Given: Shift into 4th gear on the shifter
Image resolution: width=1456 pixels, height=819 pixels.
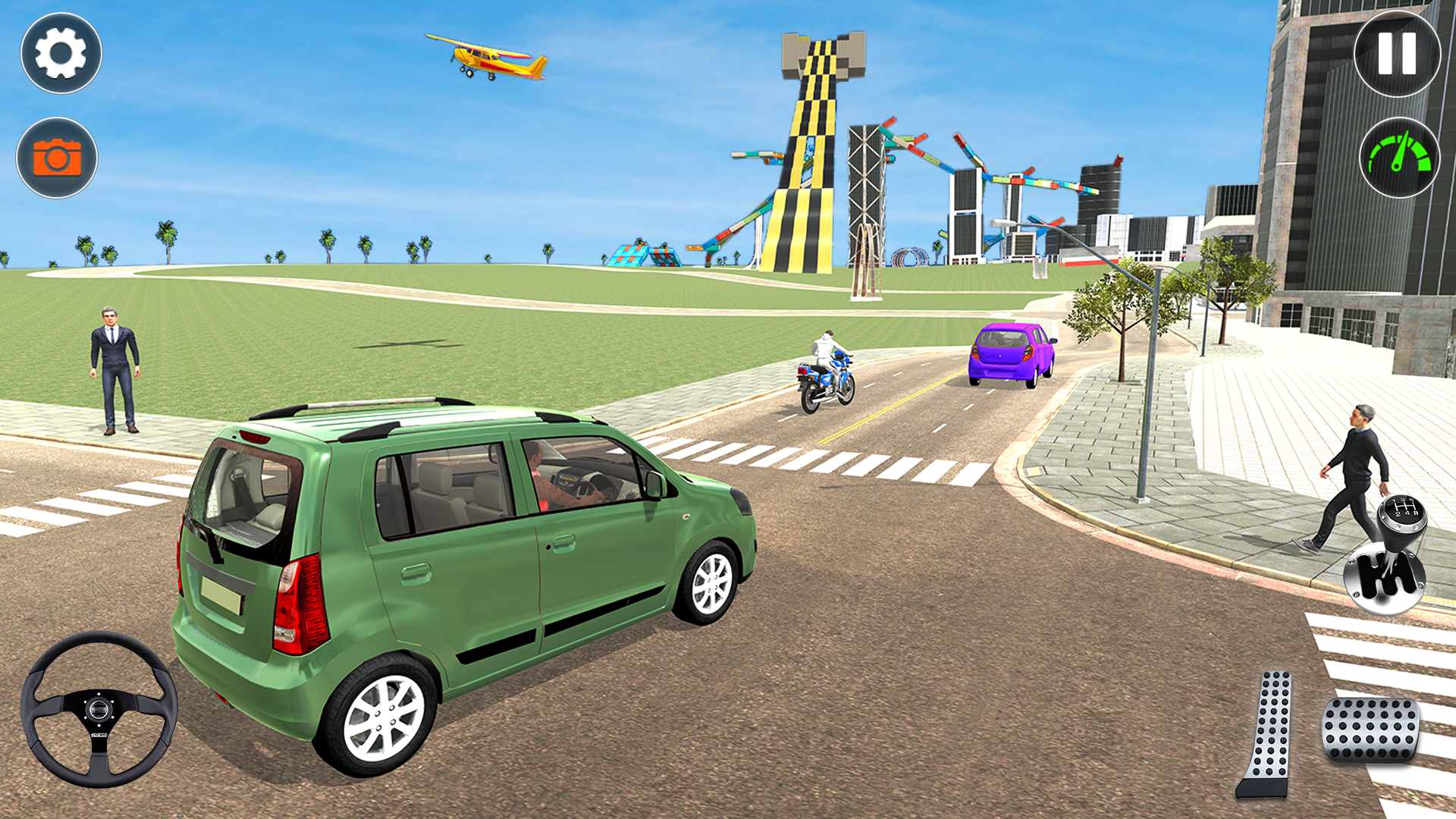Looking at the screenshot, I should (x=1408, y=513).
